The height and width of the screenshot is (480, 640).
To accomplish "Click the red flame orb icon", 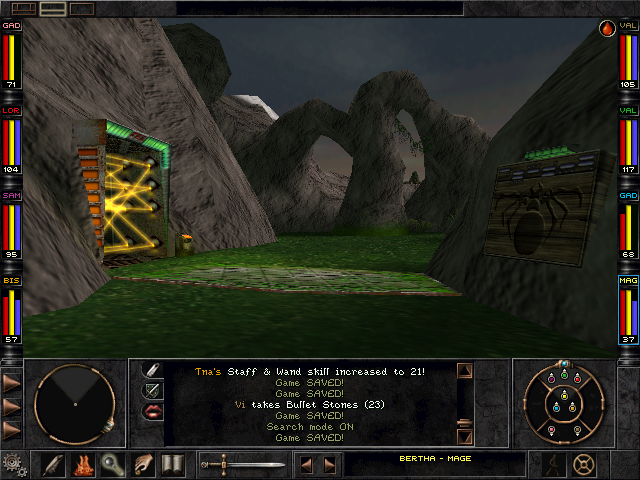I will coord(607,29).
